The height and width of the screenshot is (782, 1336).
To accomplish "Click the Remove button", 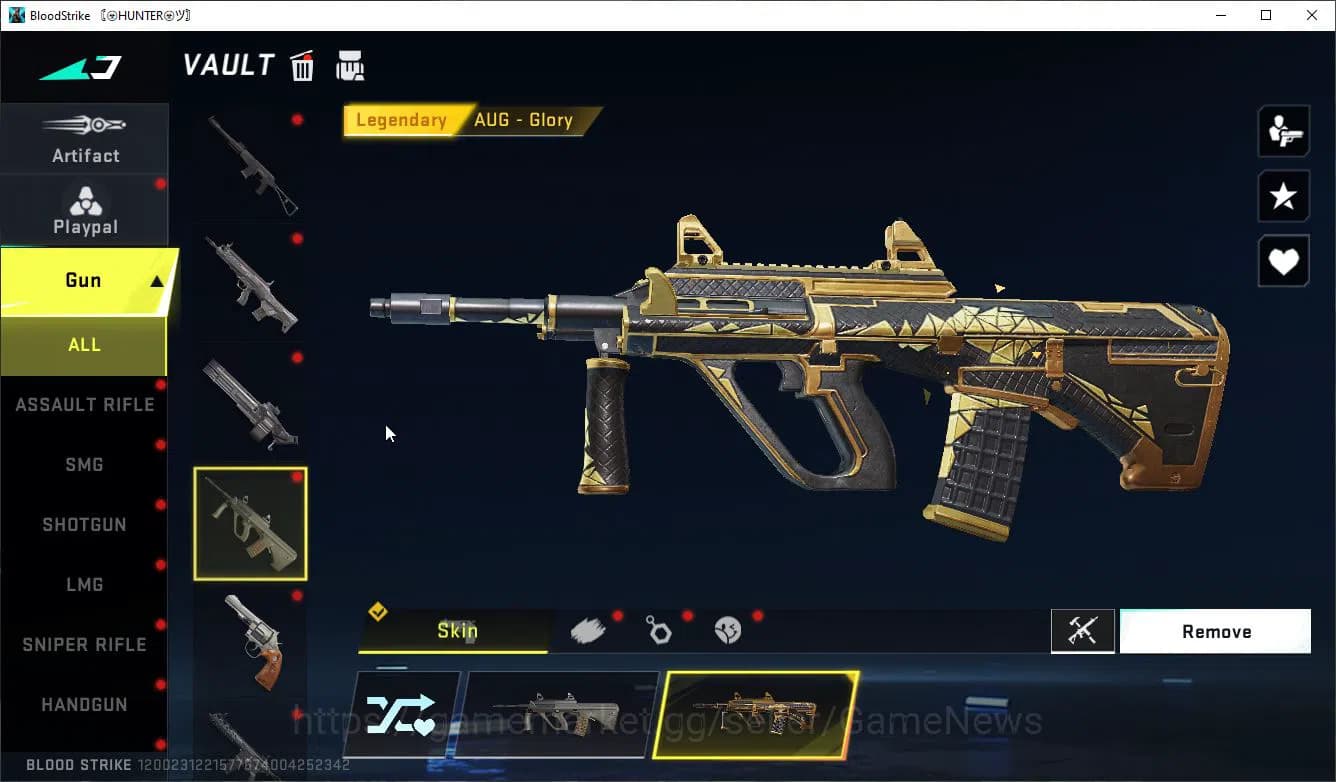I will pos(1215,632).
